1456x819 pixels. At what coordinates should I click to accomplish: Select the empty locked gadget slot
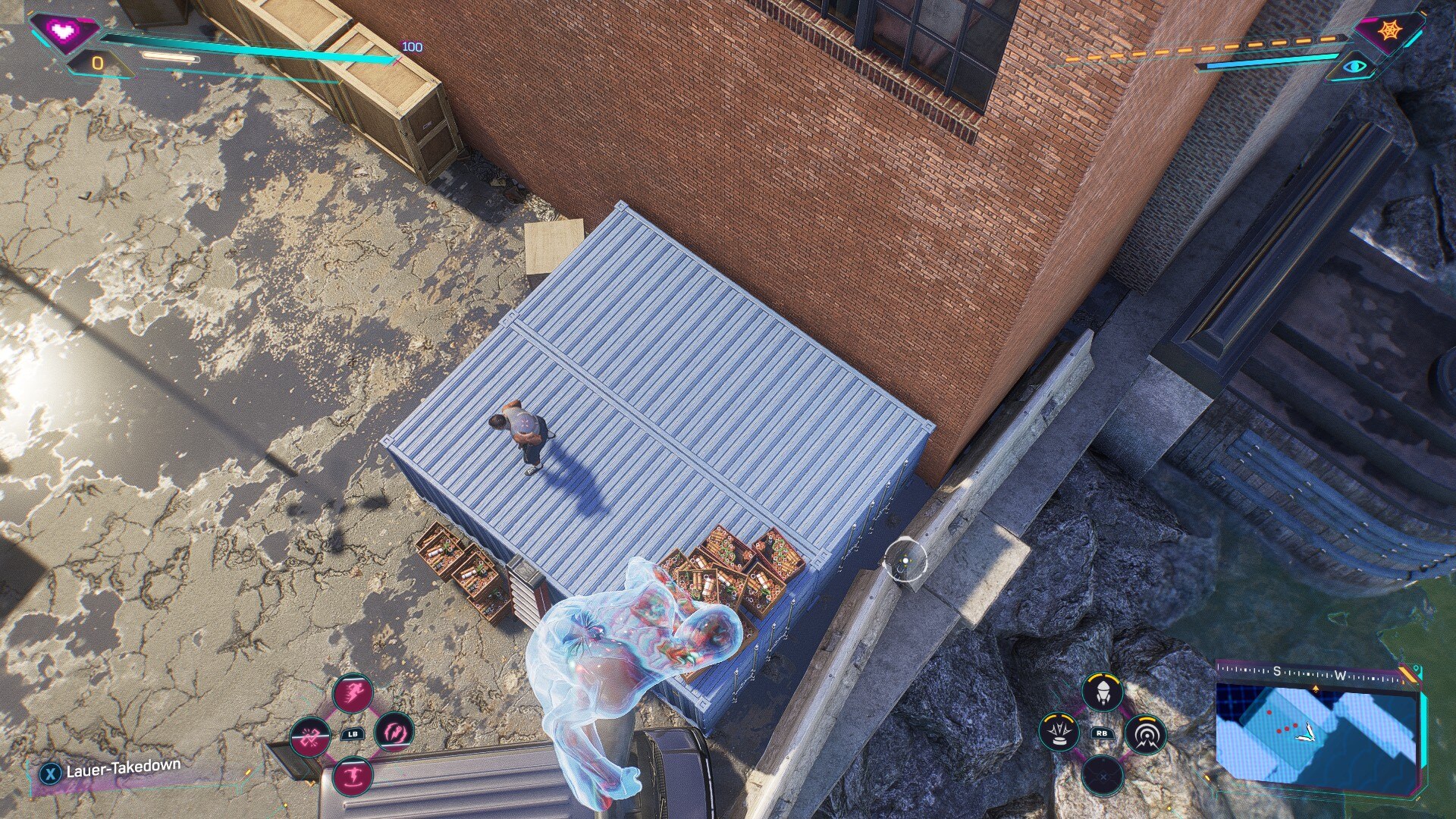(1102, 776)
